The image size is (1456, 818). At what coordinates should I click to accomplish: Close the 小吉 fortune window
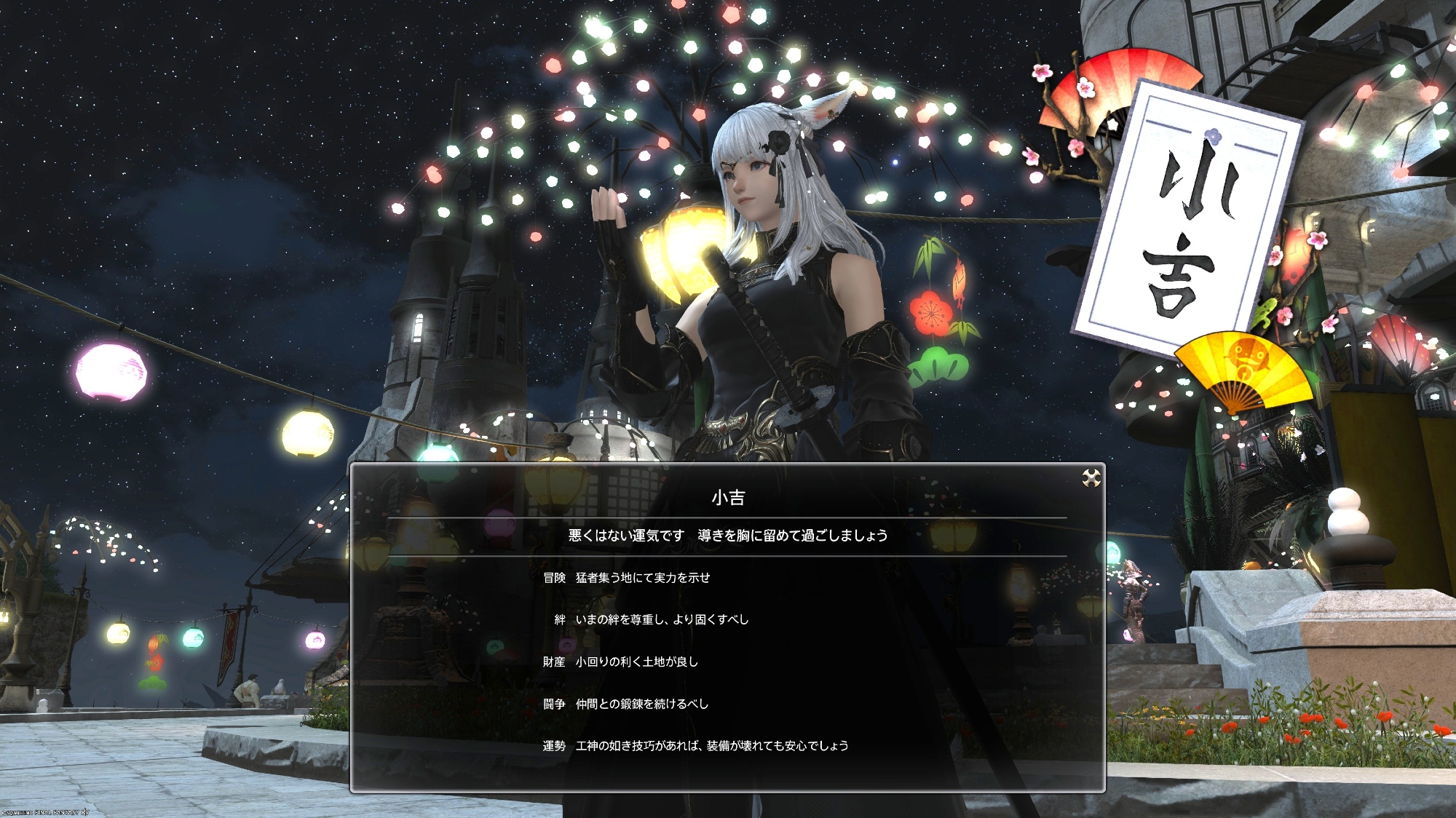[x=1091, y=478]
